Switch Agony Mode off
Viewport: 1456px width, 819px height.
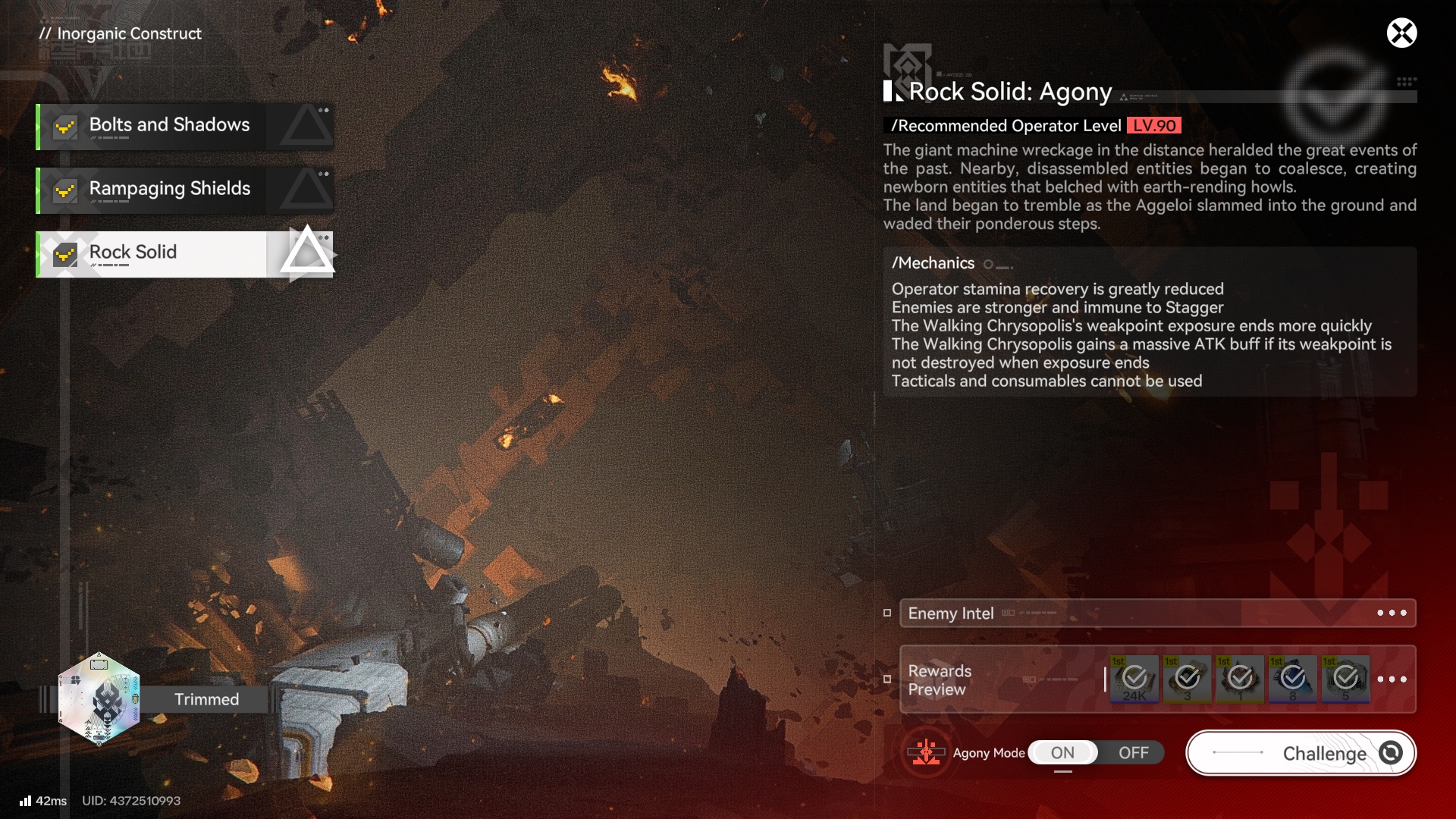[1133, 753]
